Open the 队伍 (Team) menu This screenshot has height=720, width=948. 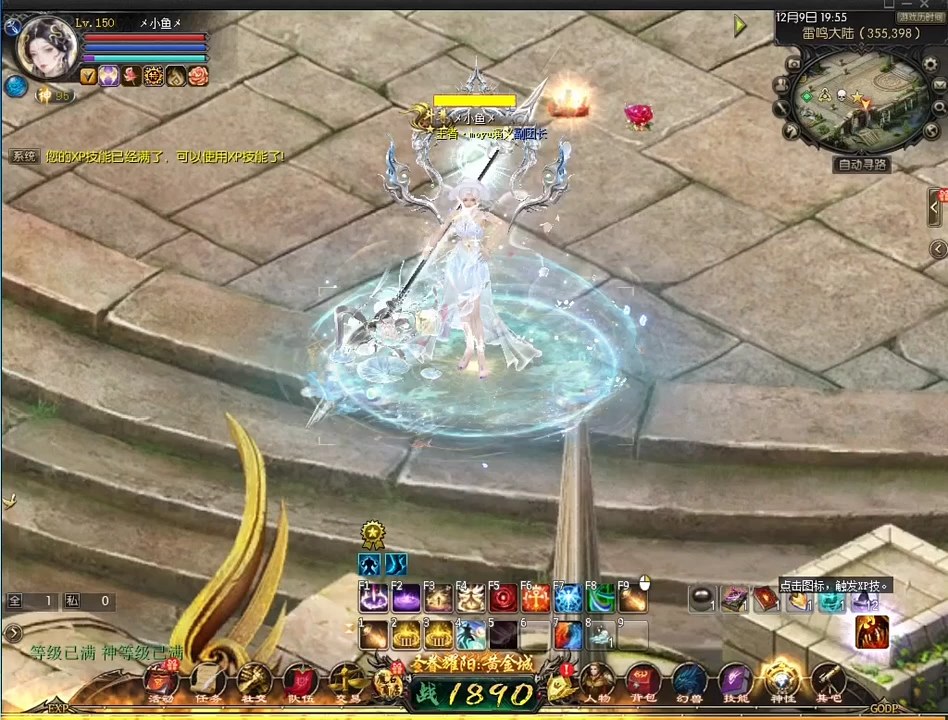300,681
